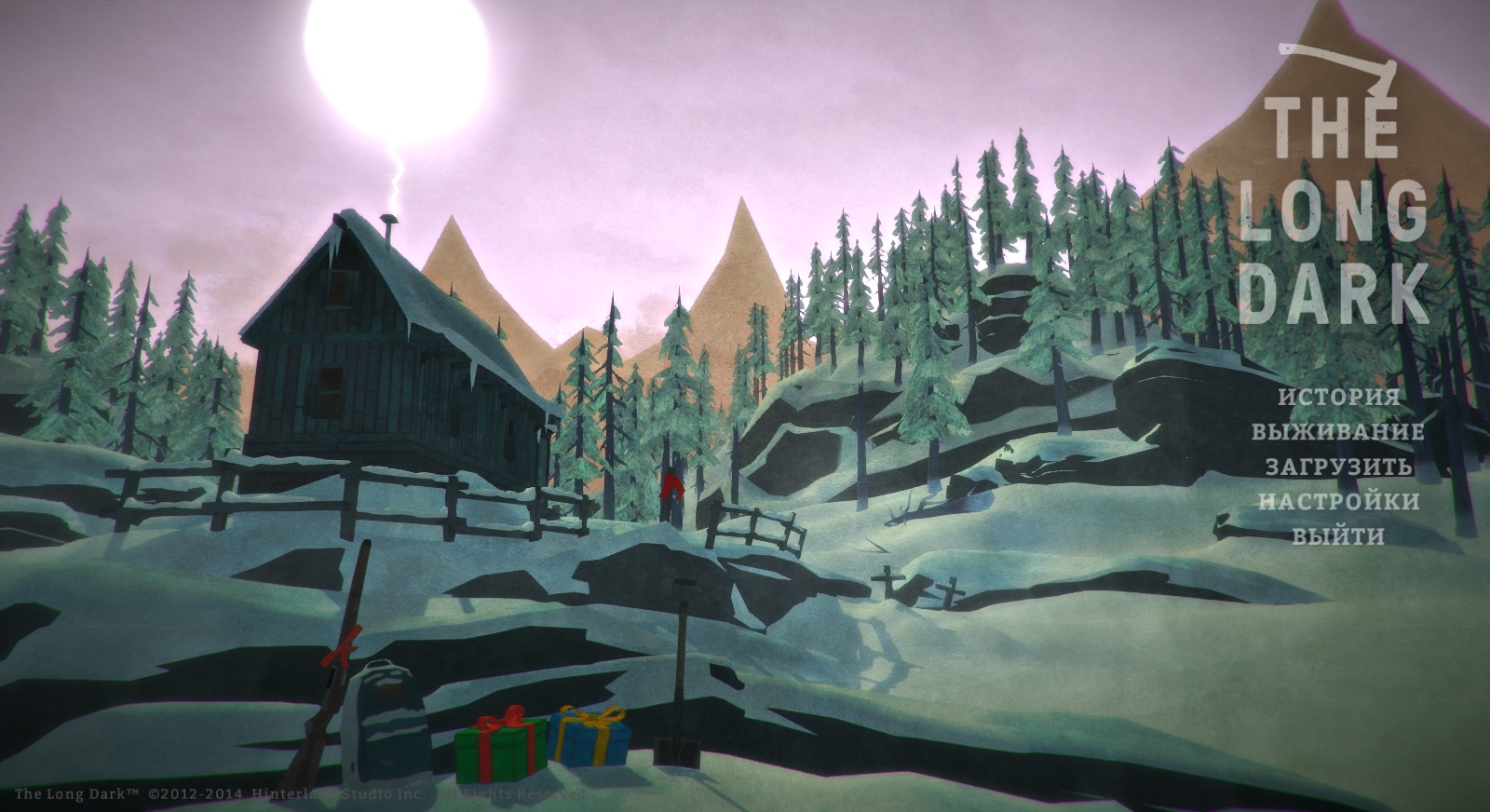Open the История story mode
The image size is (1490, 812).
1338,397
